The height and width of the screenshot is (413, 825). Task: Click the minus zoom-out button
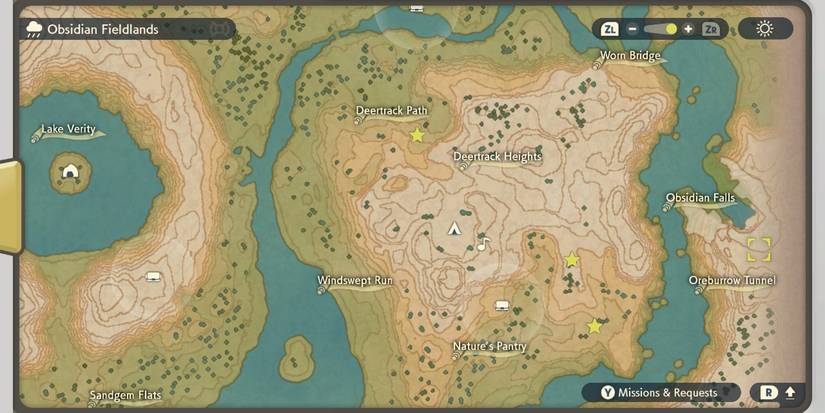[633, 29]
